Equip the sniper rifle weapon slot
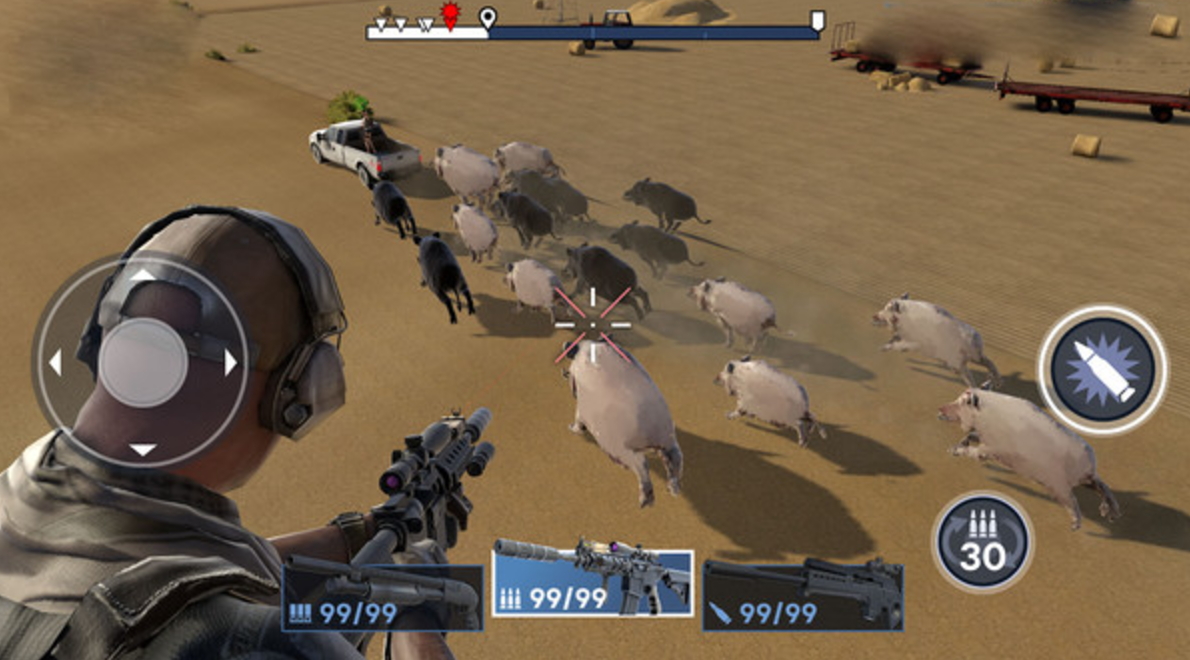Viewport: 1190px width, 660px height. point(803,595)
